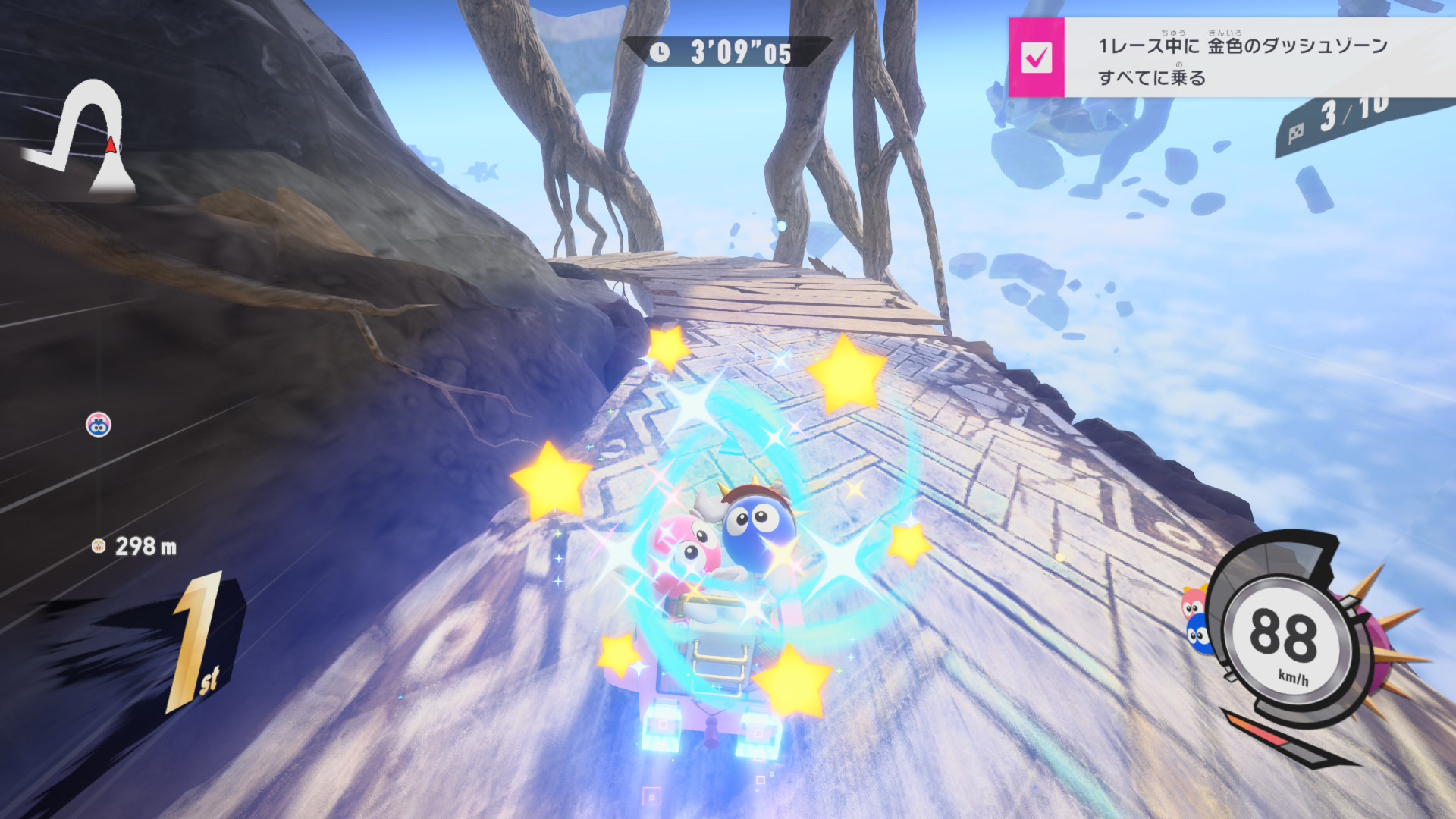This screenshot has height=819, width=1456.
Task: Select the character duo icon beside speedometer
Action: pos(1196,620)
